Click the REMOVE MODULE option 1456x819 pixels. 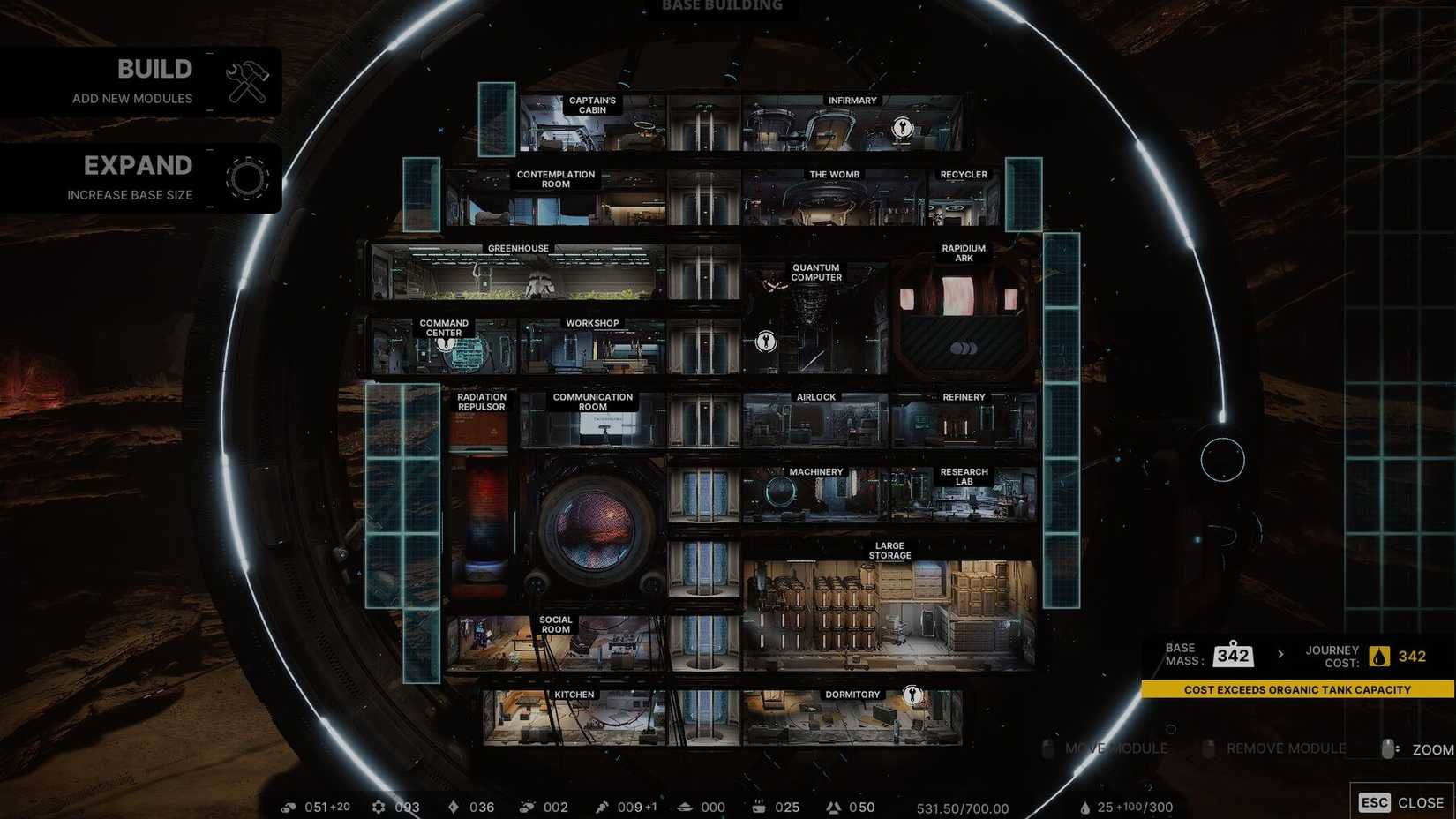click(x=1285, y=748)
